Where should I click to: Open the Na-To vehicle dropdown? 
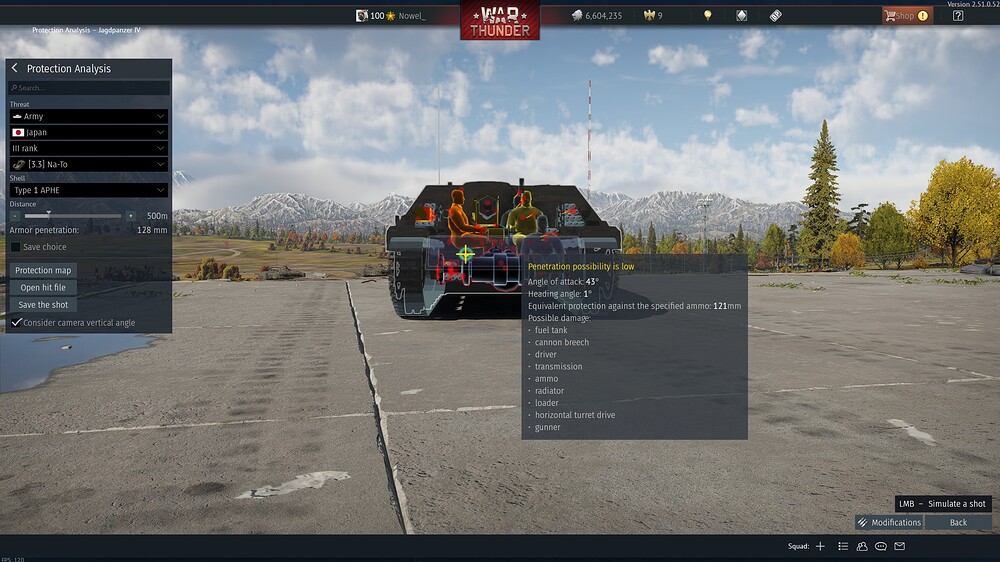tap(88, 164)
